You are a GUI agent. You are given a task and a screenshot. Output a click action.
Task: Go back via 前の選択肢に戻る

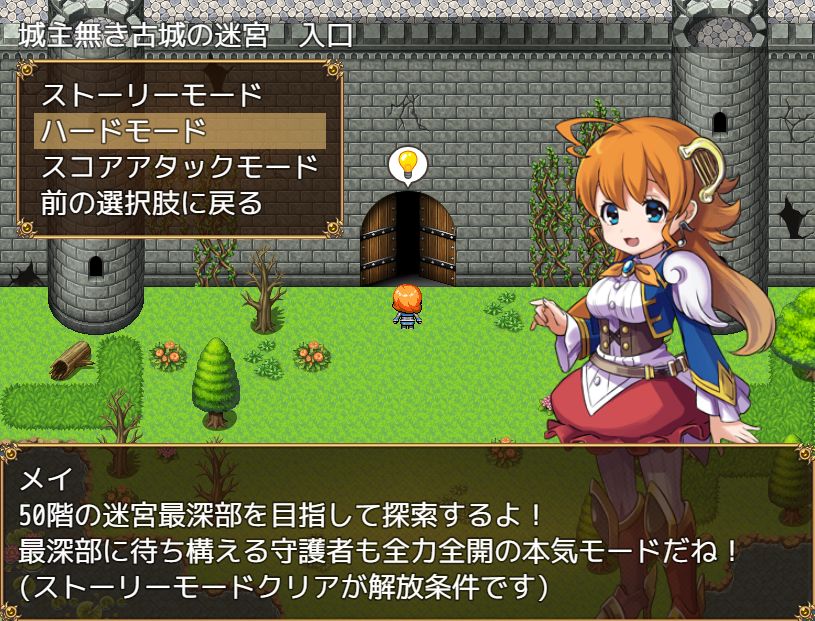point(151,203)
